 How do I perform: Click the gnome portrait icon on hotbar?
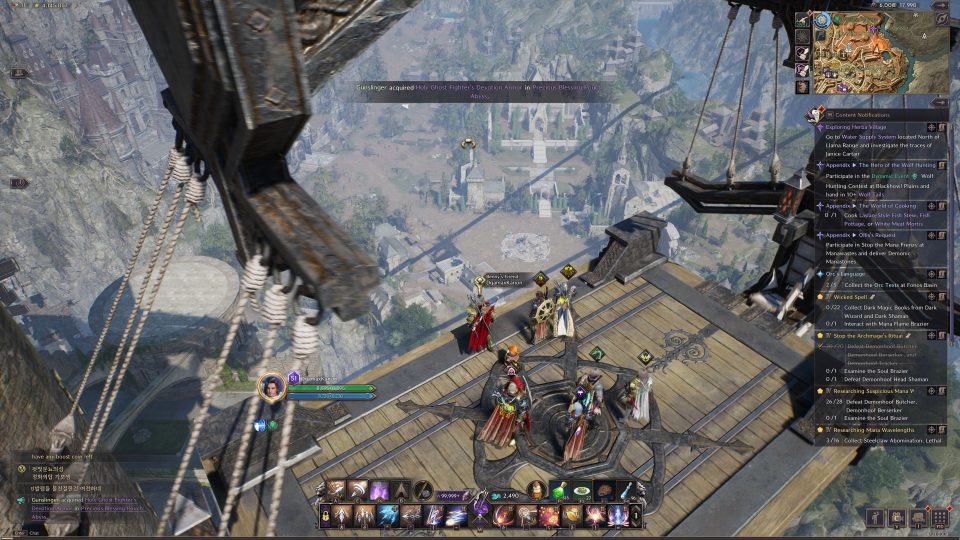coord(539,490)
